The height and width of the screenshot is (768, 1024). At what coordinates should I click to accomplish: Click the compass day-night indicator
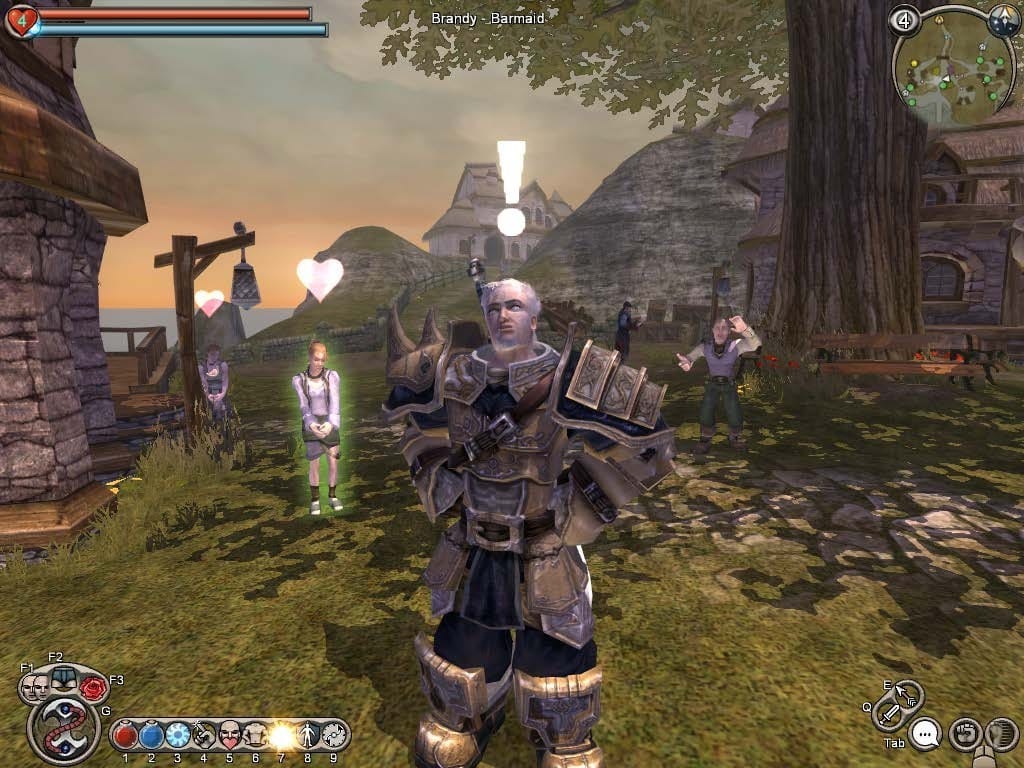click(x=1003, y=20)
